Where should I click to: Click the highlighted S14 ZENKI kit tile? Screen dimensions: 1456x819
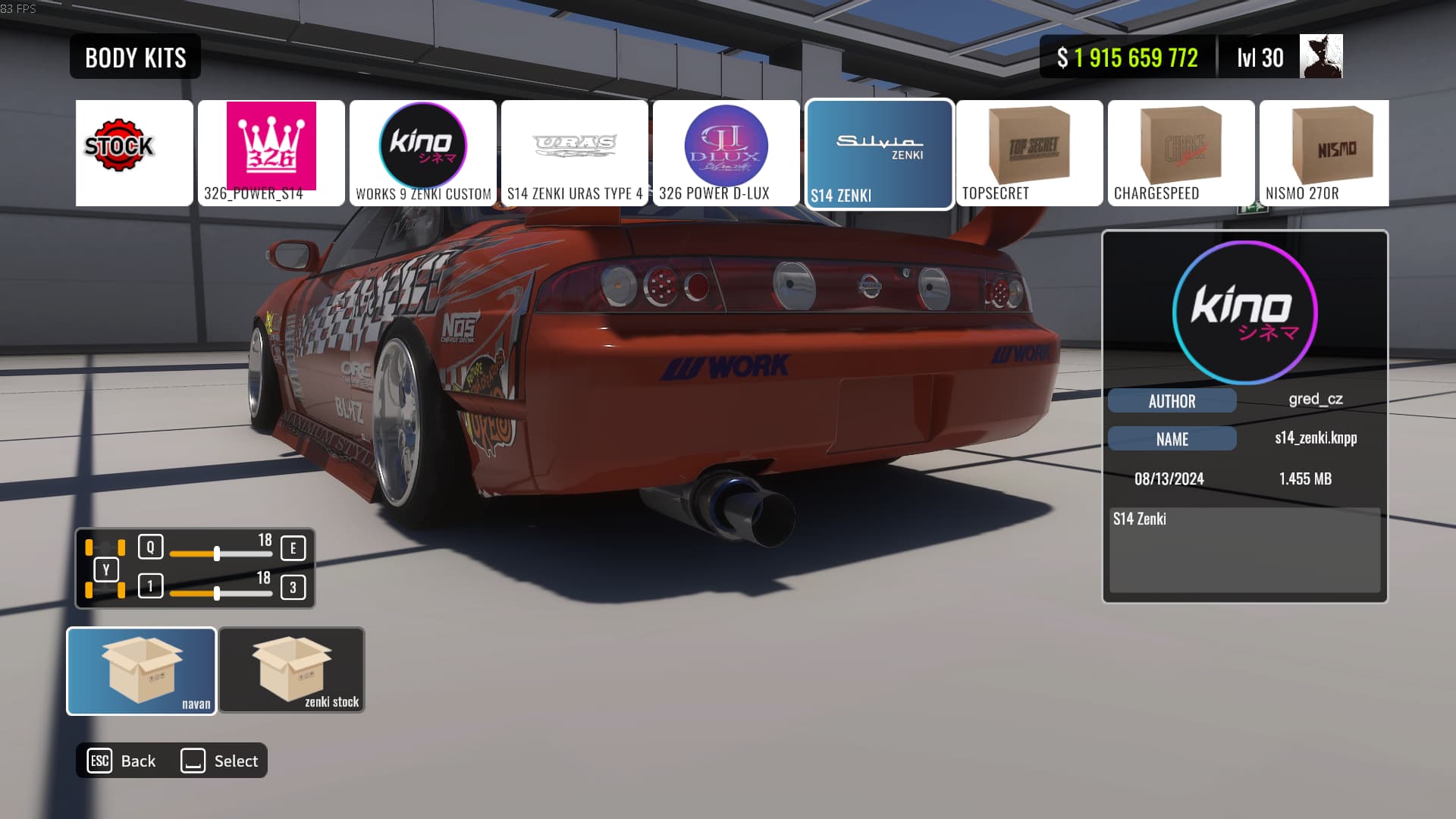click(x=878, y=154)
